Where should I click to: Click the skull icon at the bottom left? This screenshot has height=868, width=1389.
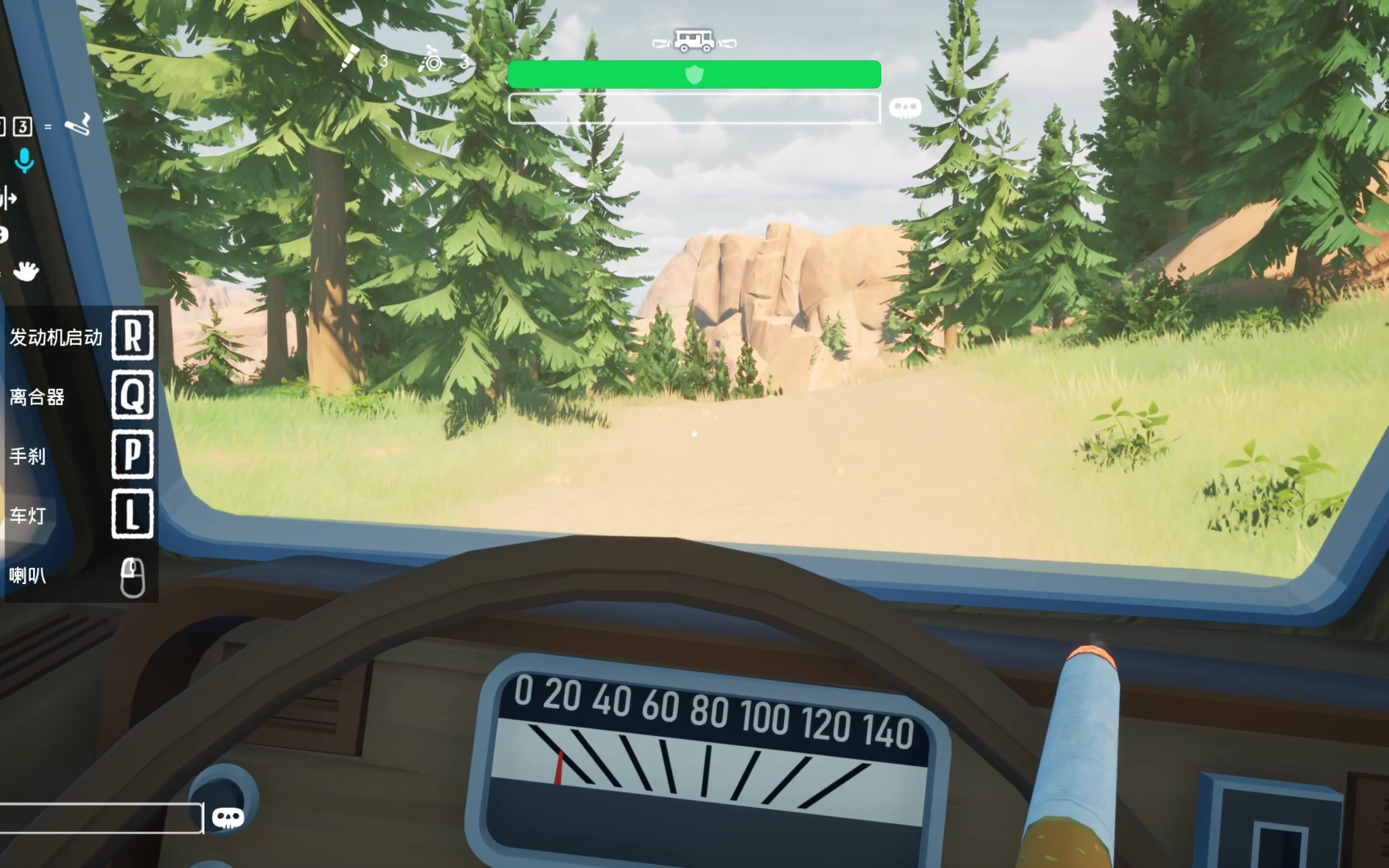click(x=228, y=818)
